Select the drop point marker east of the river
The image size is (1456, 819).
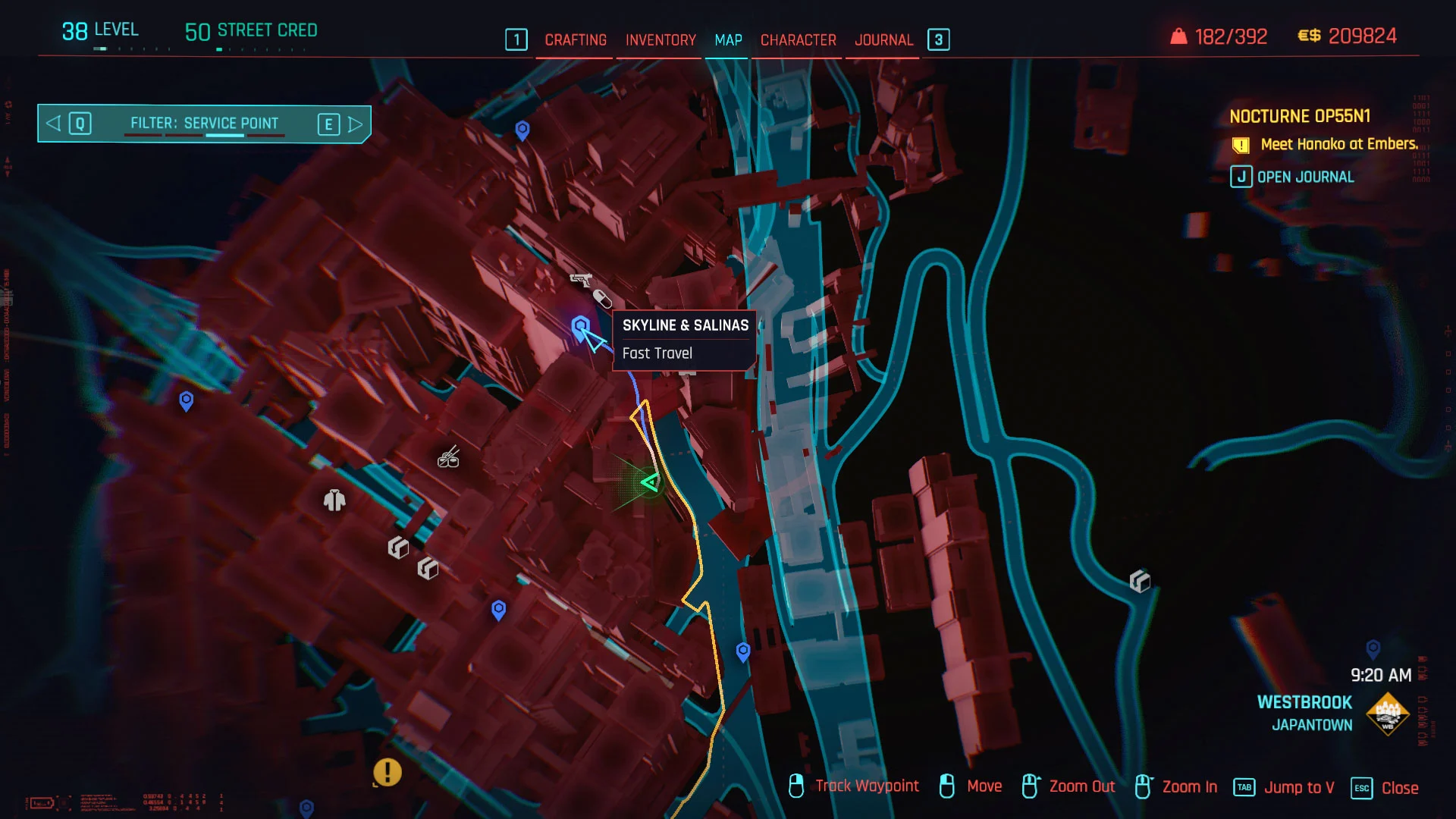[x=1140, y=582]
